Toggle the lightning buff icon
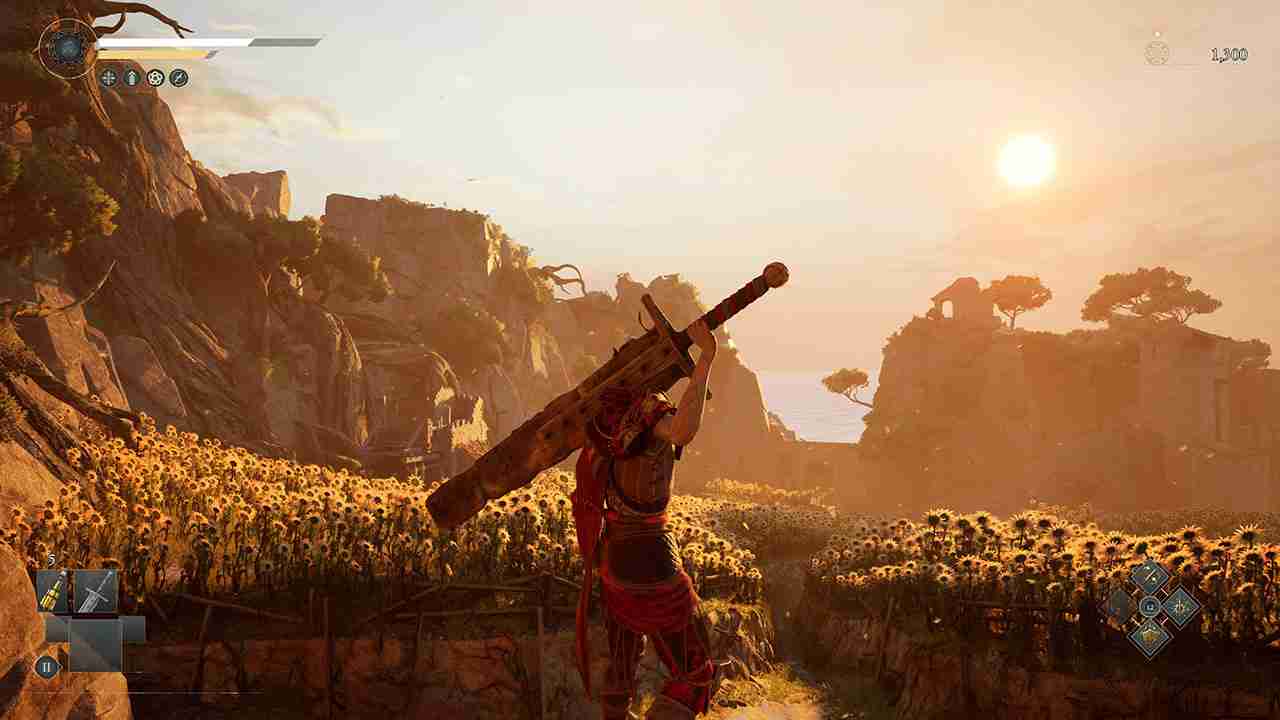Image resolution: width=1280 pixels, height=720 pixels. tap(178, 76)
